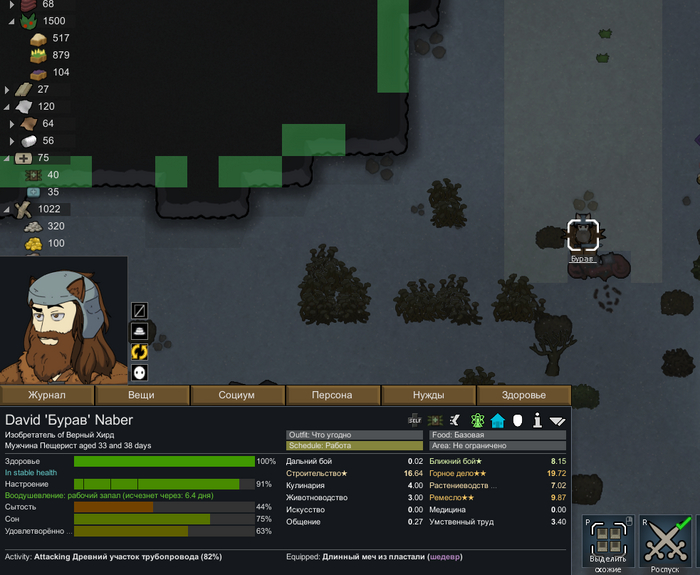Viewport: 700px width, 575px height.
Task: Toggle the helmet icon beside the portrait
Action: 139,331
